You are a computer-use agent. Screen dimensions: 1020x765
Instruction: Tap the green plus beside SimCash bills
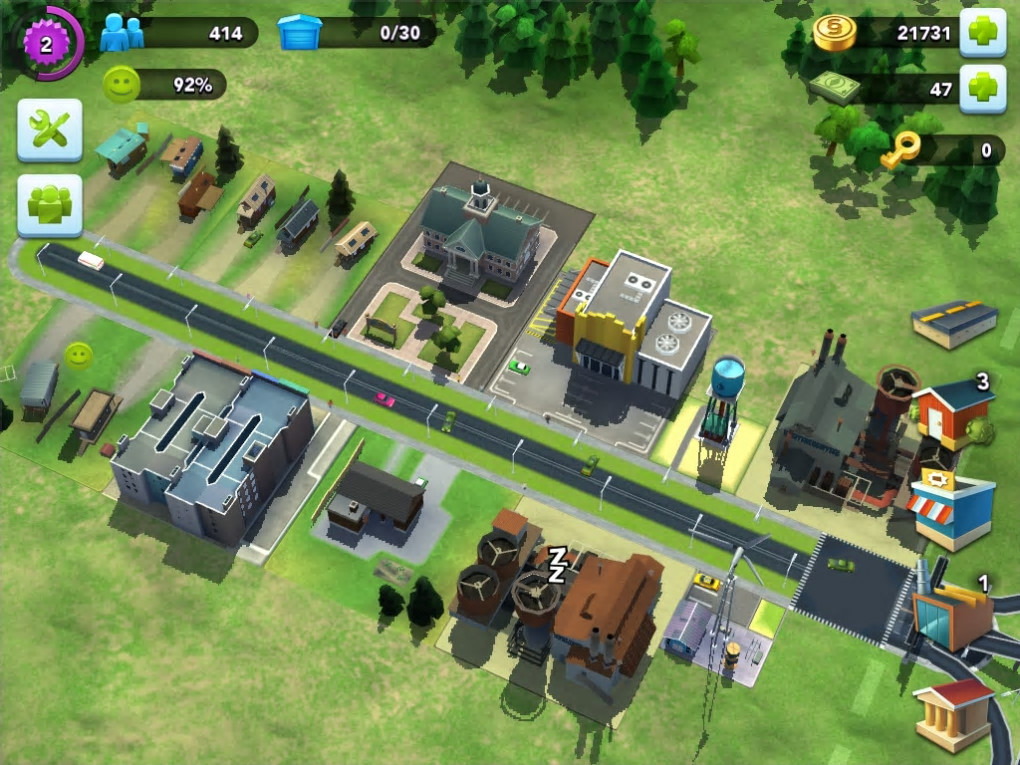click(x=982, y=89)
